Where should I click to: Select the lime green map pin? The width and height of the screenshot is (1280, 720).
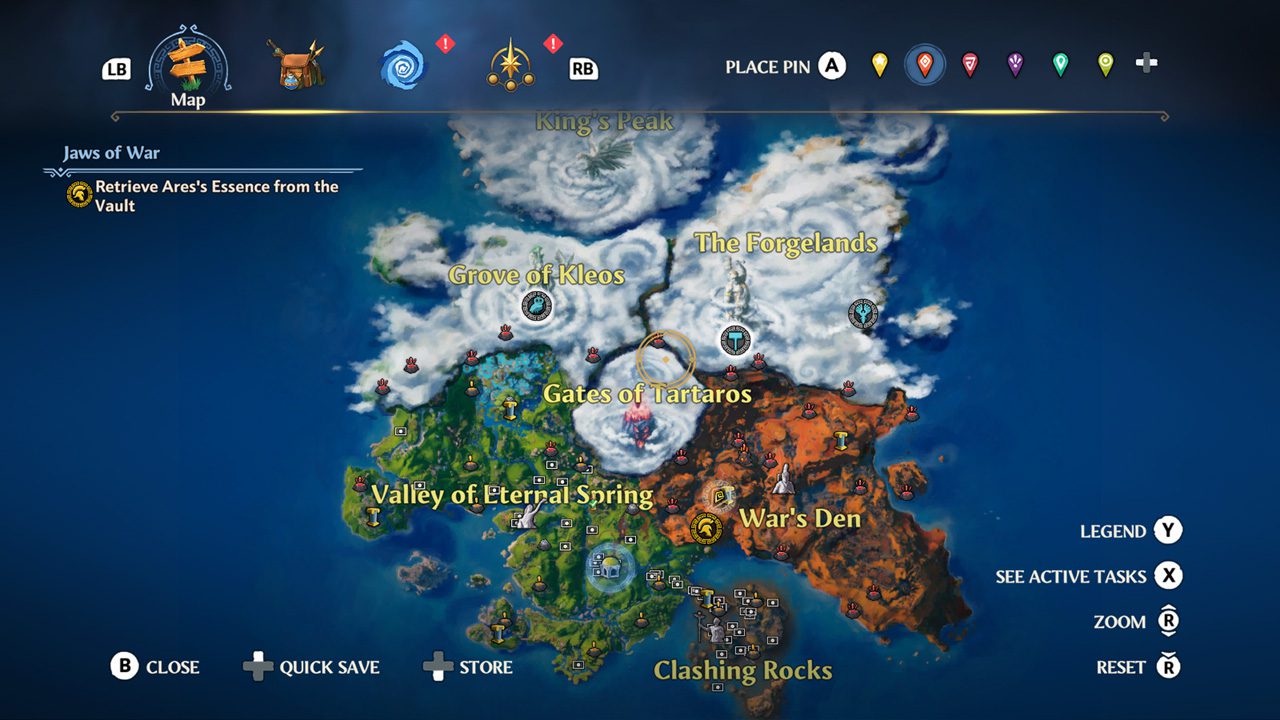(1105, 66)
